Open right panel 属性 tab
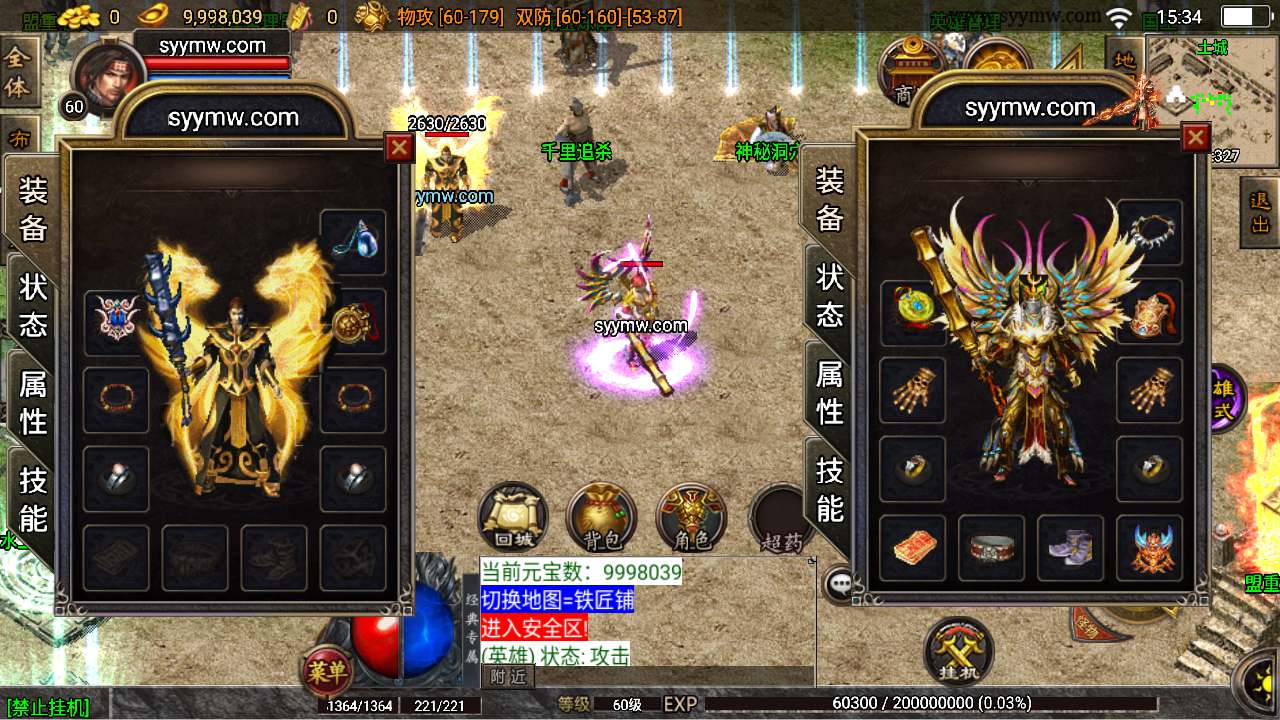Viewport: 1280px width, 720px height. tap(830, 391)
